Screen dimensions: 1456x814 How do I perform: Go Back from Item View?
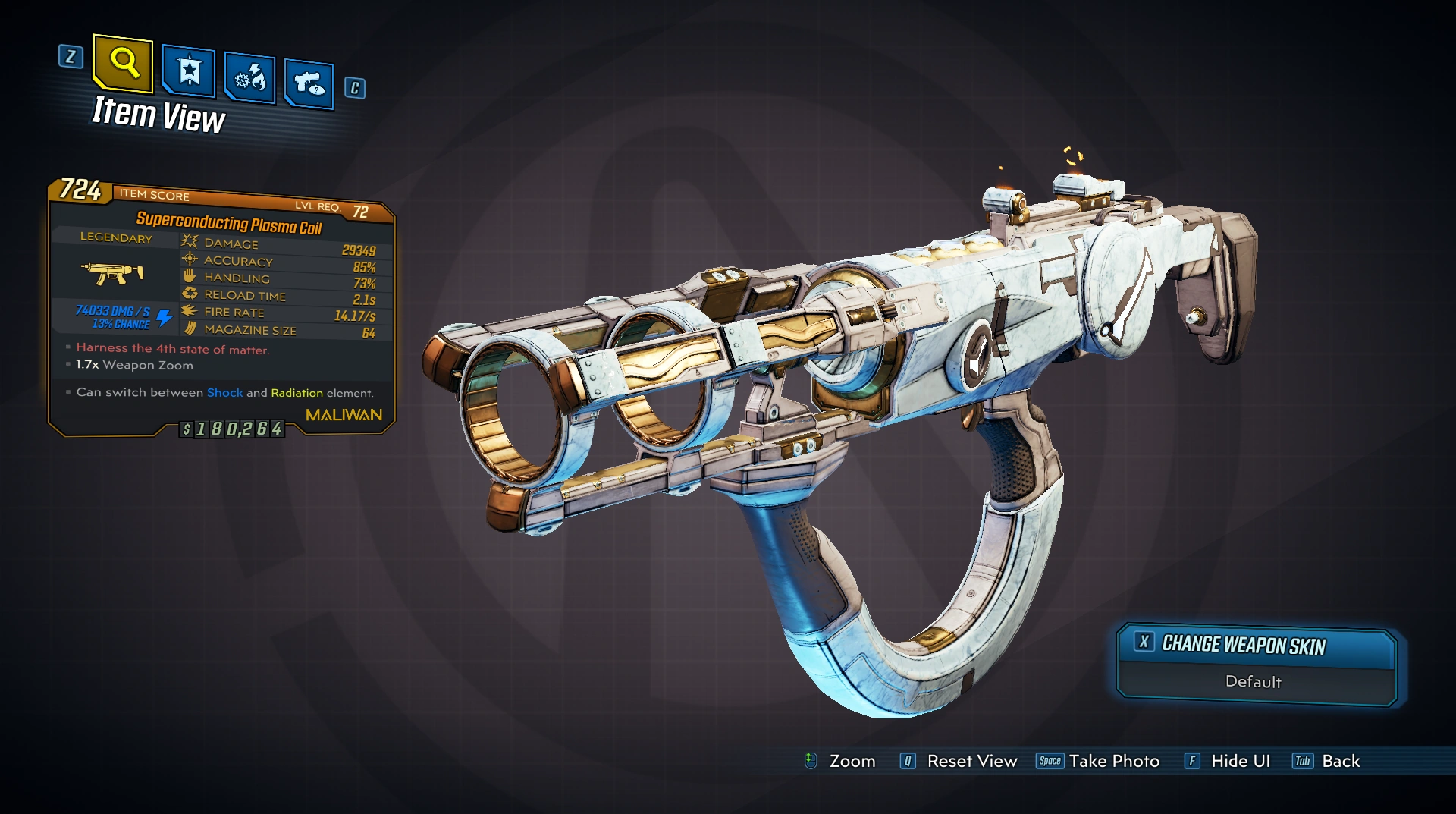(1340, 761)
